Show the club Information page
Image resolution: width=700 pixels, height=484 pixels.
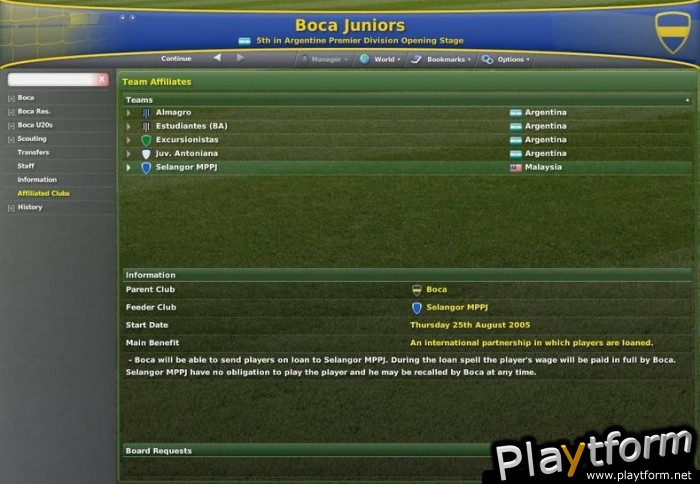37,180
